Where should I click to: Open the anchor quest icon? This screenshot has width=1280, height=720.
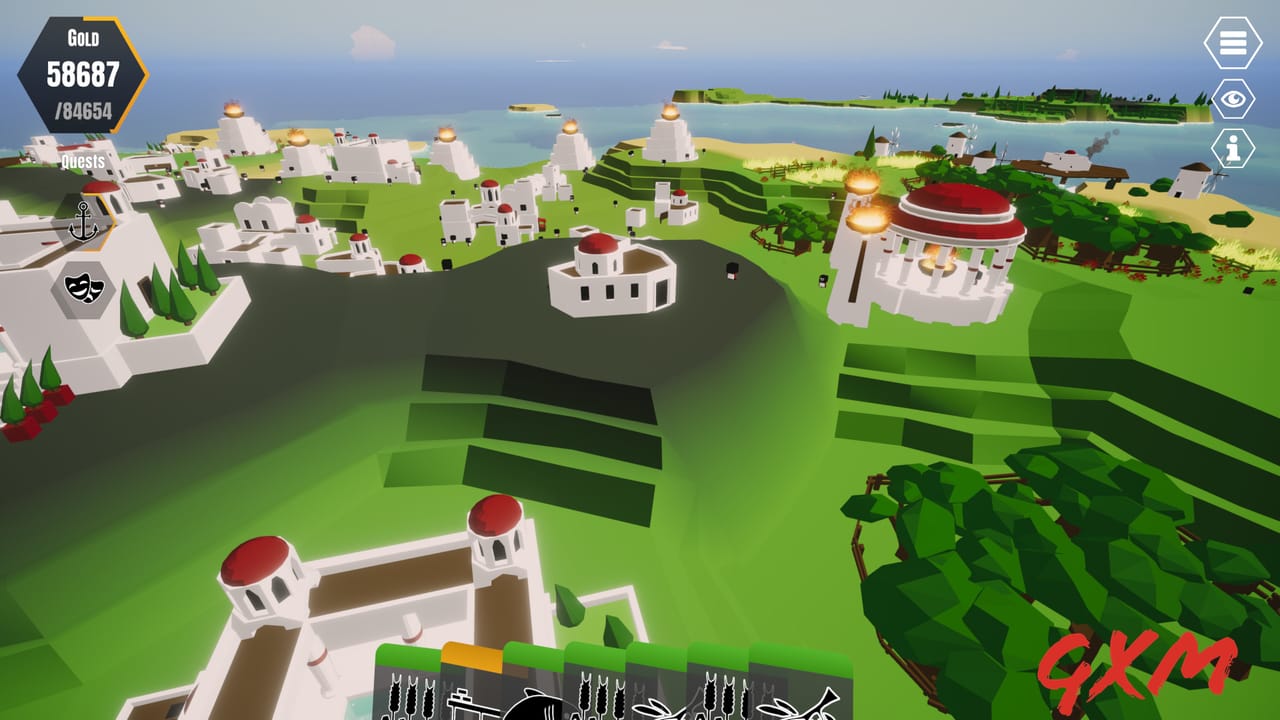[x=86, y=217]
